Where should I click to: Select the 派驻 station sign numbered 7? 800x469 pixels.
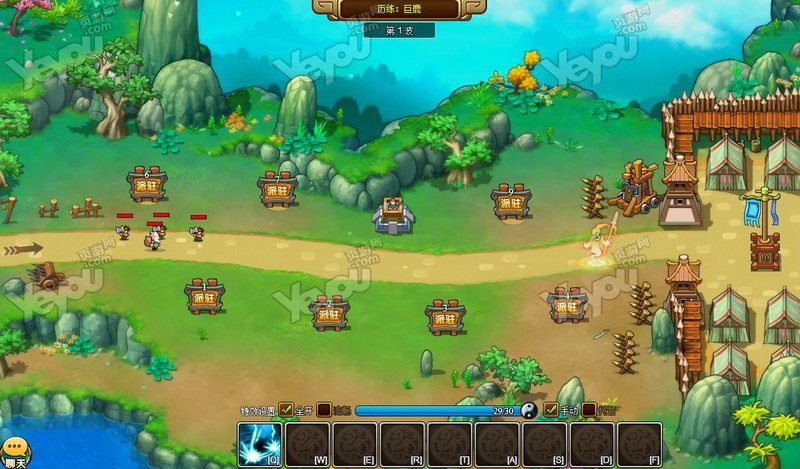(x=278, y=190)
